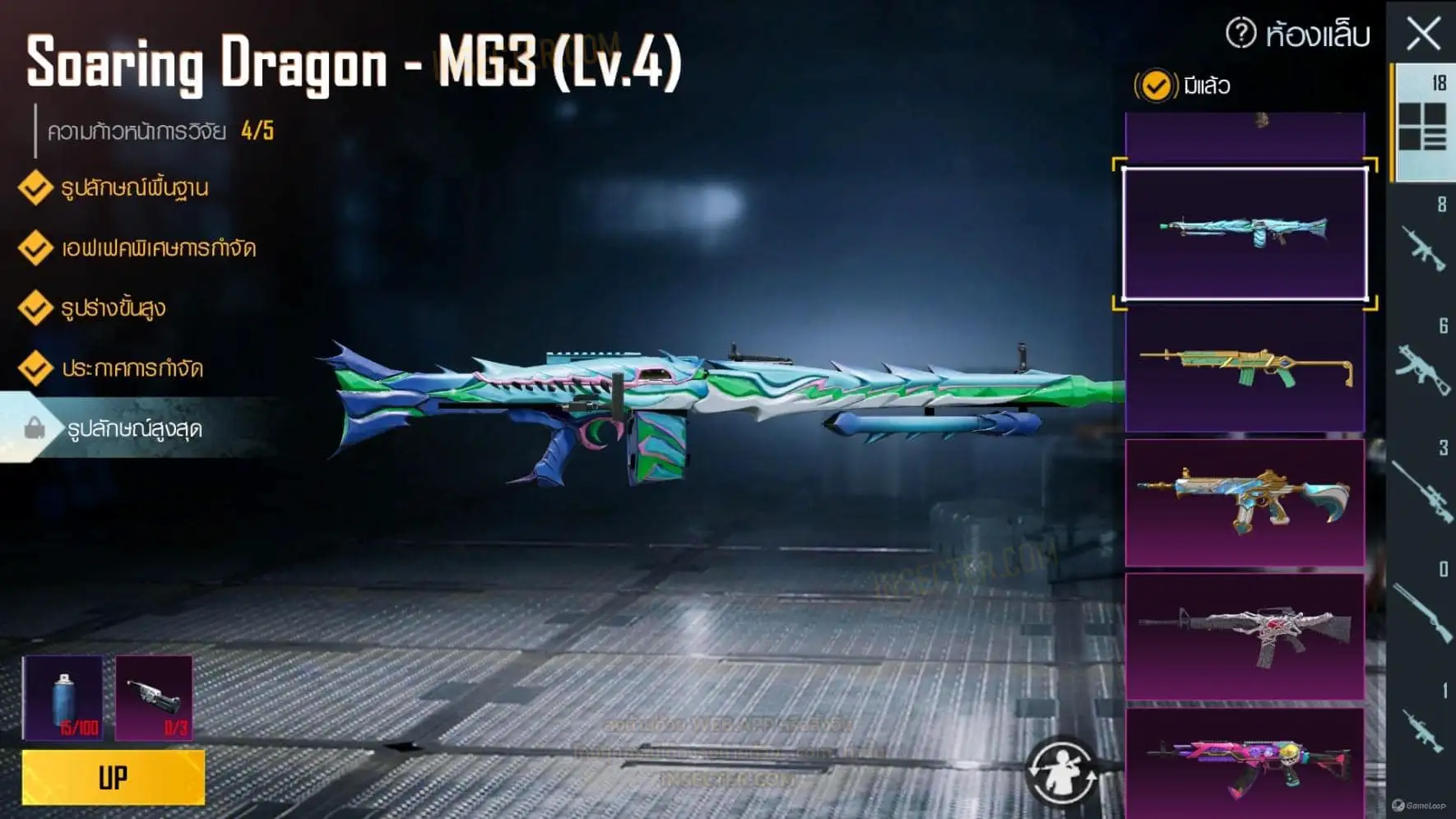1456x819 pixels.
Task: Select the Soaring Dragon MG3 thumbnail
Action: (x=1245, y=234)
